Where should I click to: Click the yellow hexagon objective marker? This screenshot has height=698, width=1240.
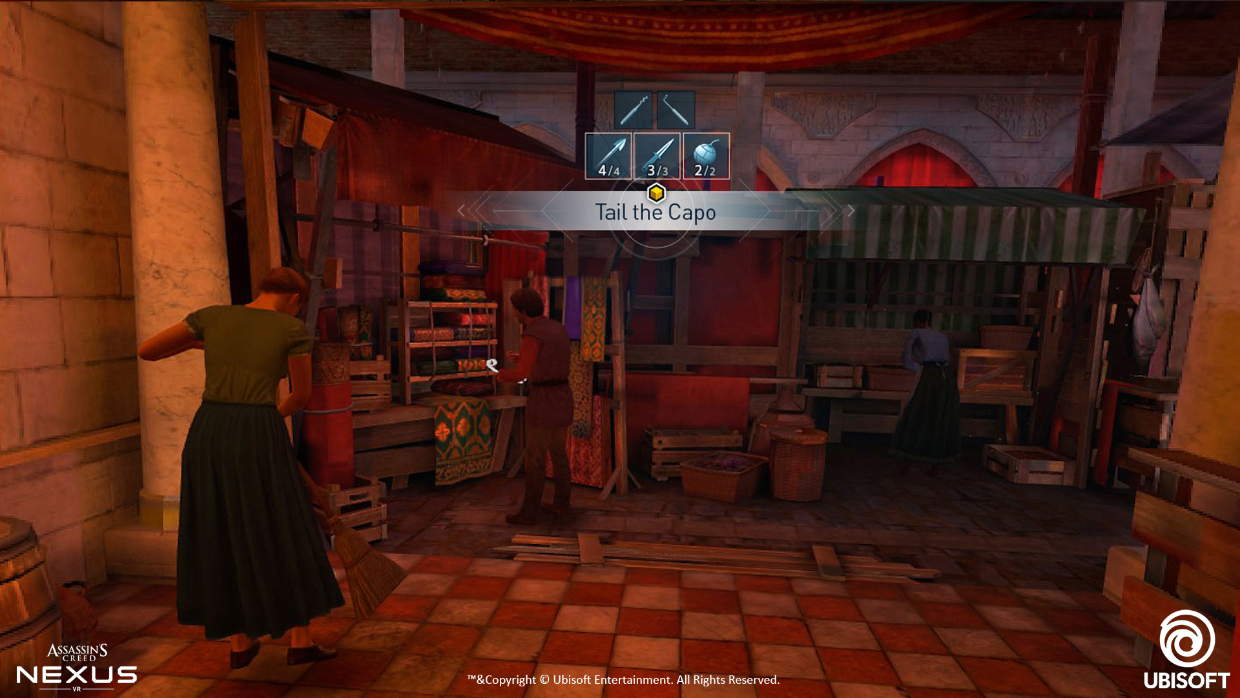tap(656, 192)
